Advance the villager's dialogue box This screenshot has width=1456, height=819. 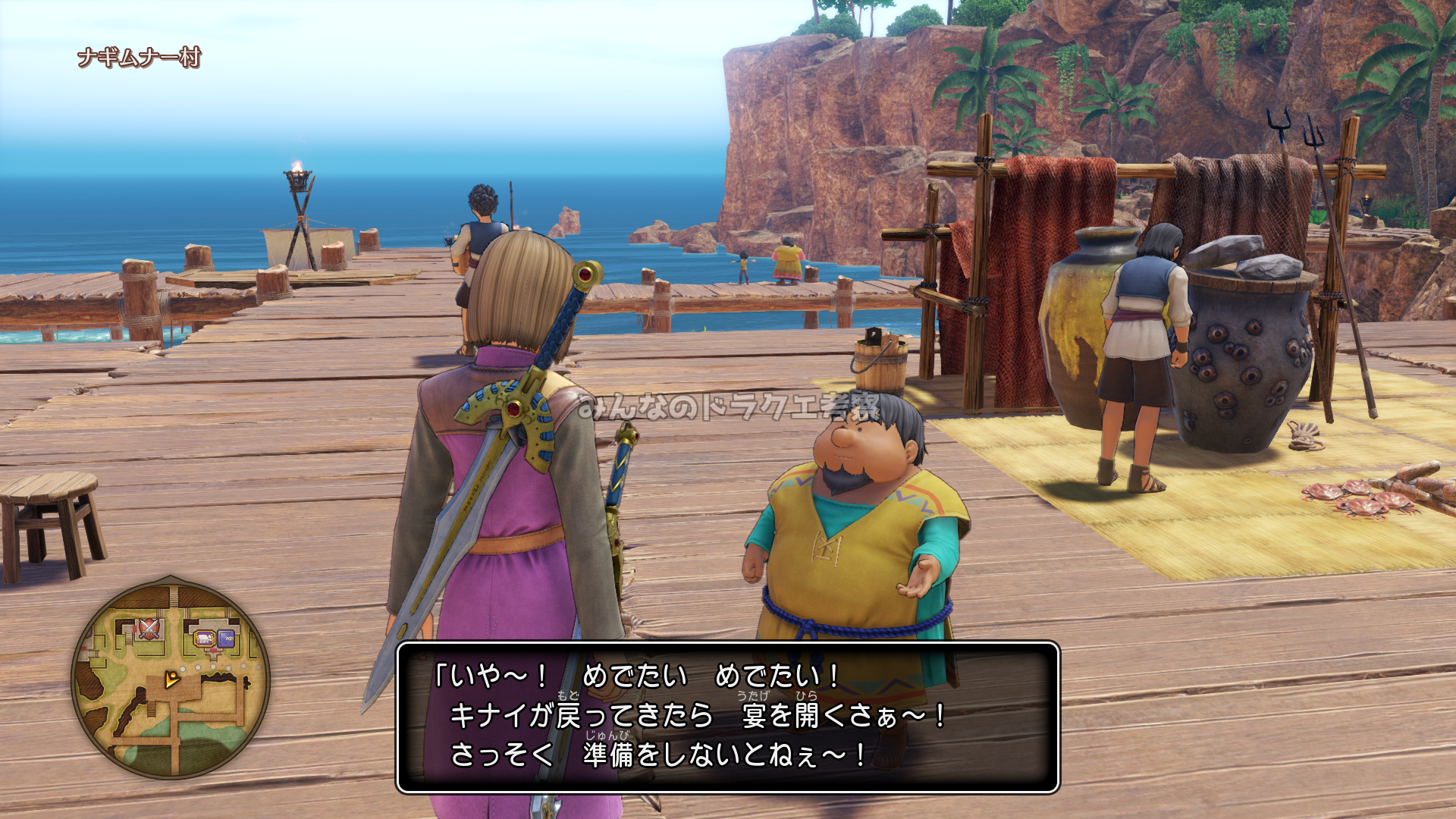pyautogui.click(x=727, y=717)
